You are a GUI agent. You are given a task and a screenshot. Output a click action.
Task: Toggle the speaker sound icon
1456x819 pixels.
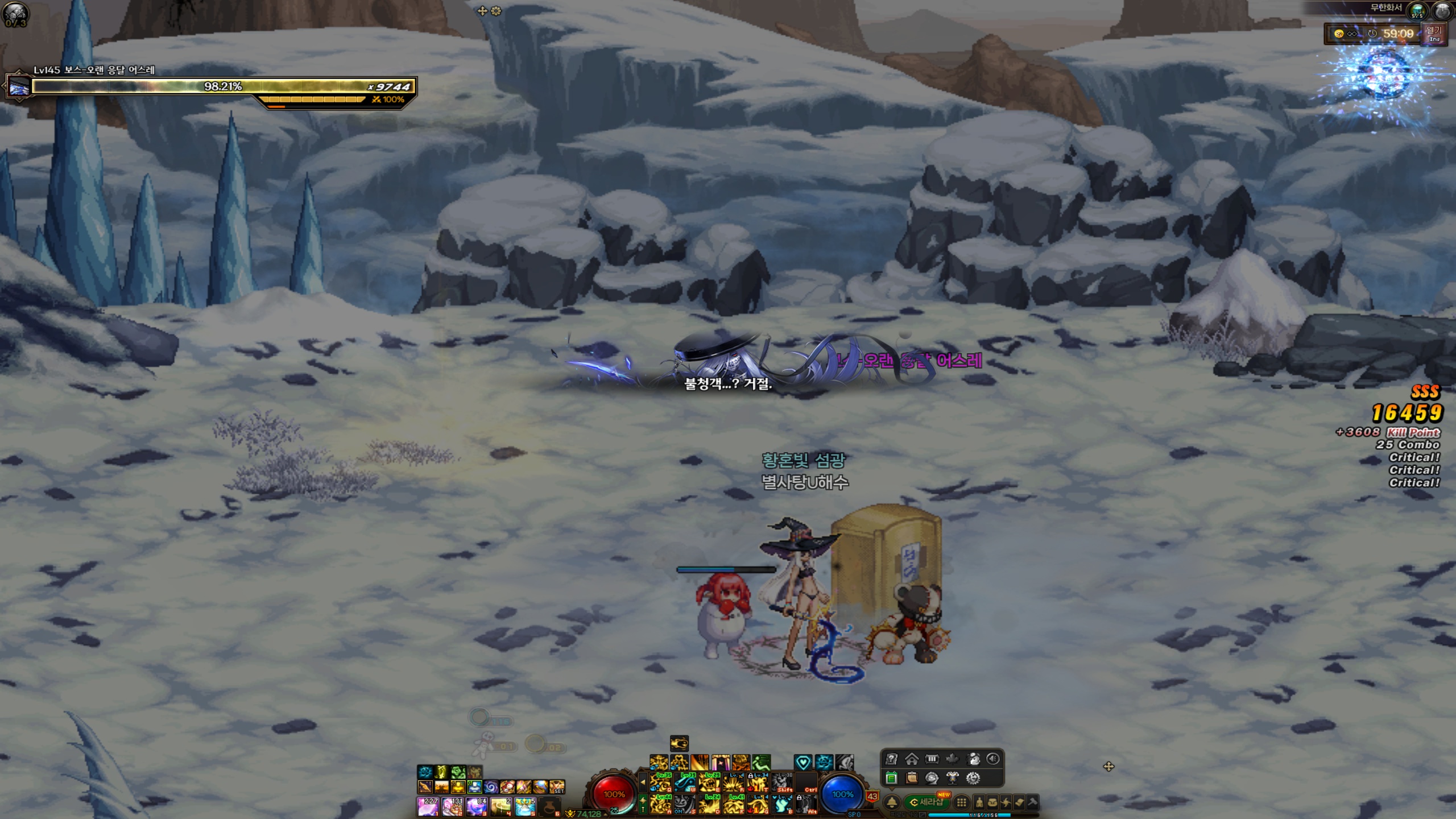(993, 759)
